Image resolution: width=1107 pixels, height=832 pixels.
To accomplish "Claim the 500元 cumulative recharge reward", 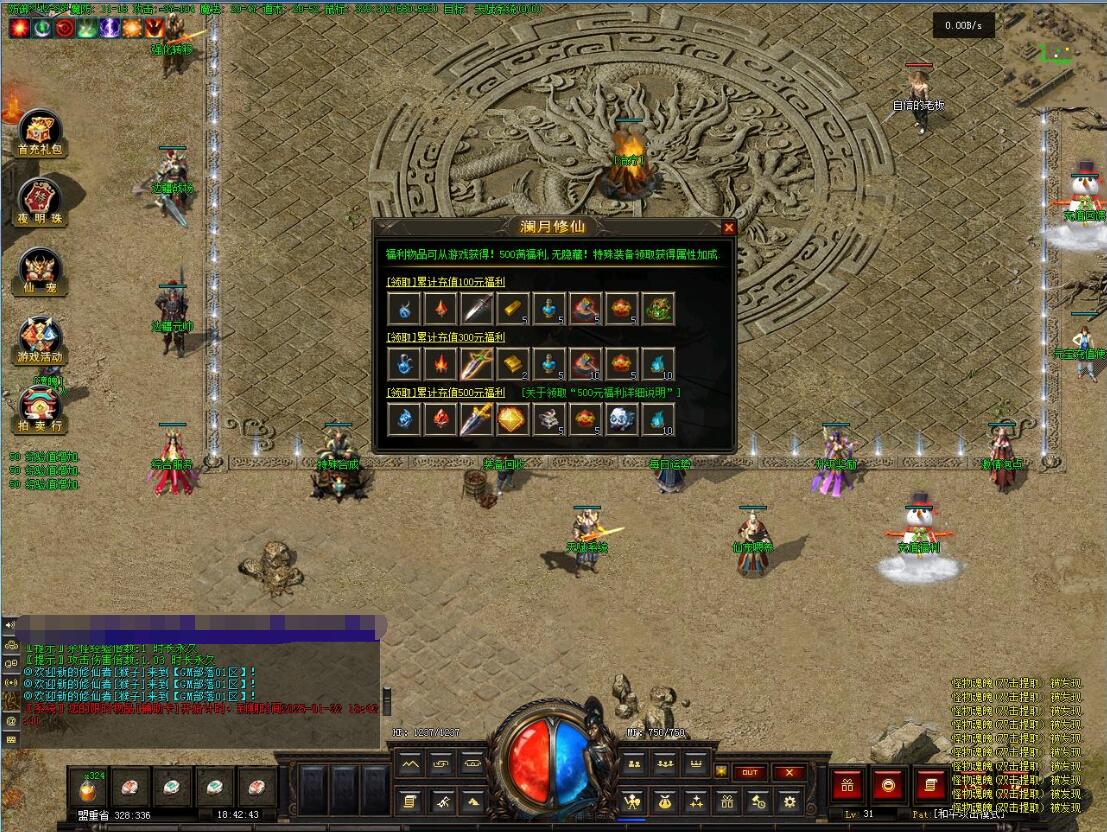I will (x=446, y=393).
